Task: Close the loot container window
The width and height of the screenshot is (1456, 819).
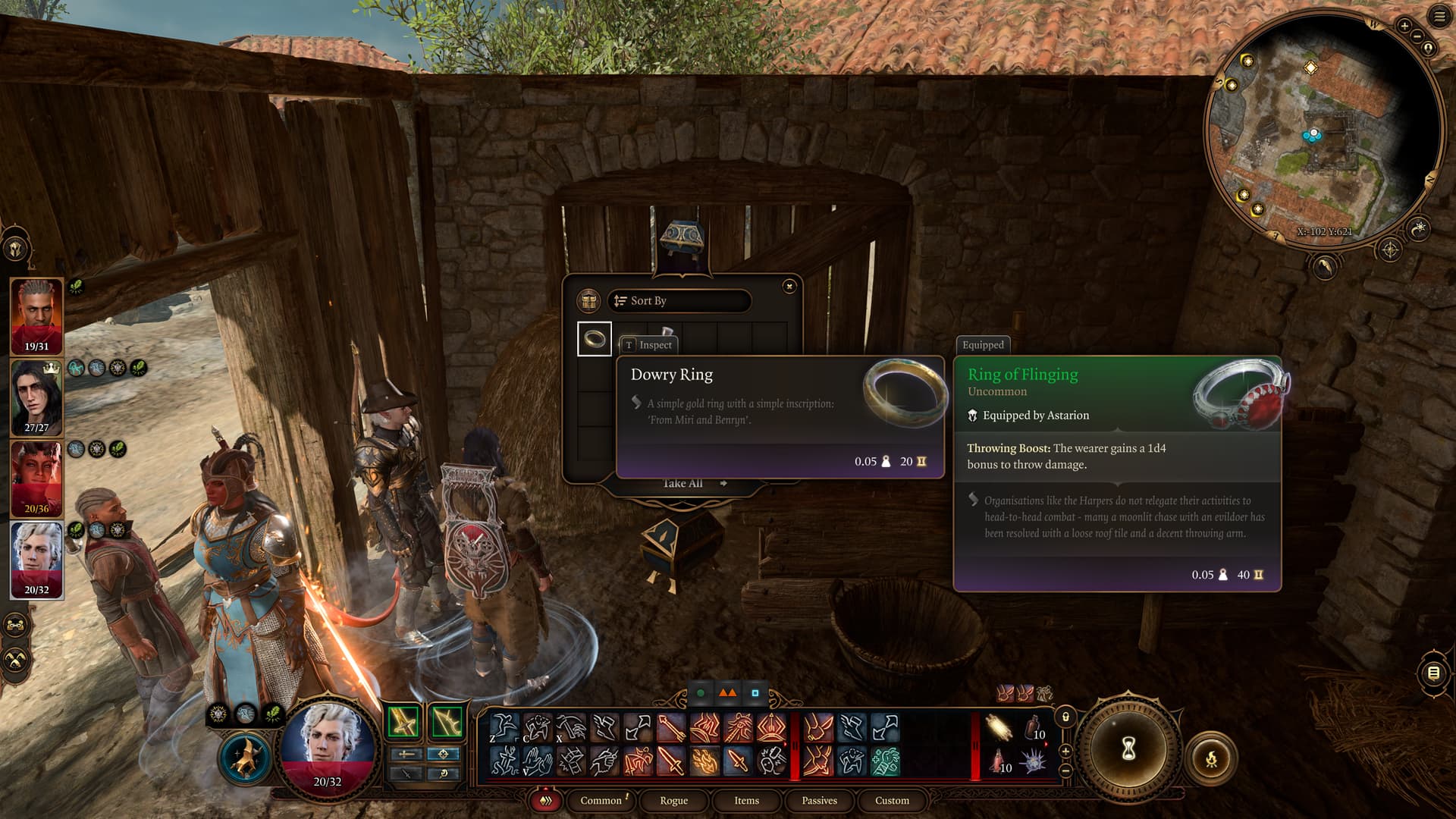Action: pos(789,286)
